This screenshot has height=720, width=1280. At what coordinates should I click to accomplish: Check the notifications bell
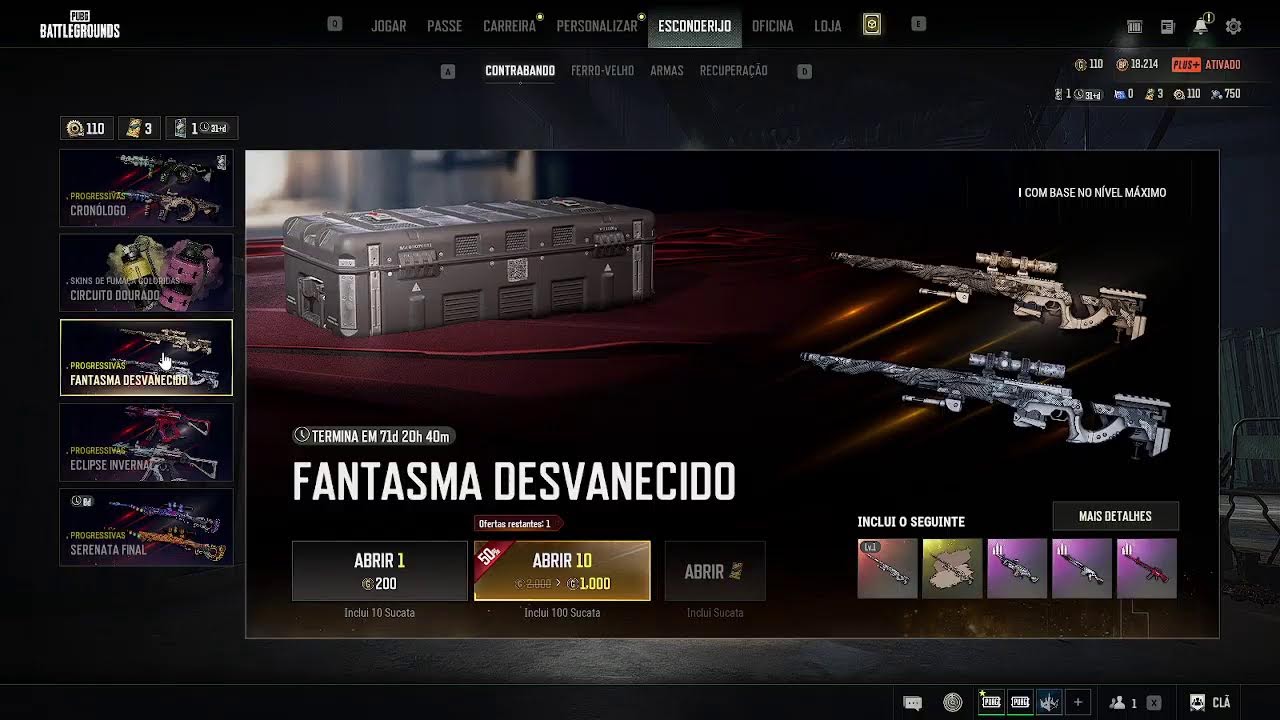coord(1200,27)
